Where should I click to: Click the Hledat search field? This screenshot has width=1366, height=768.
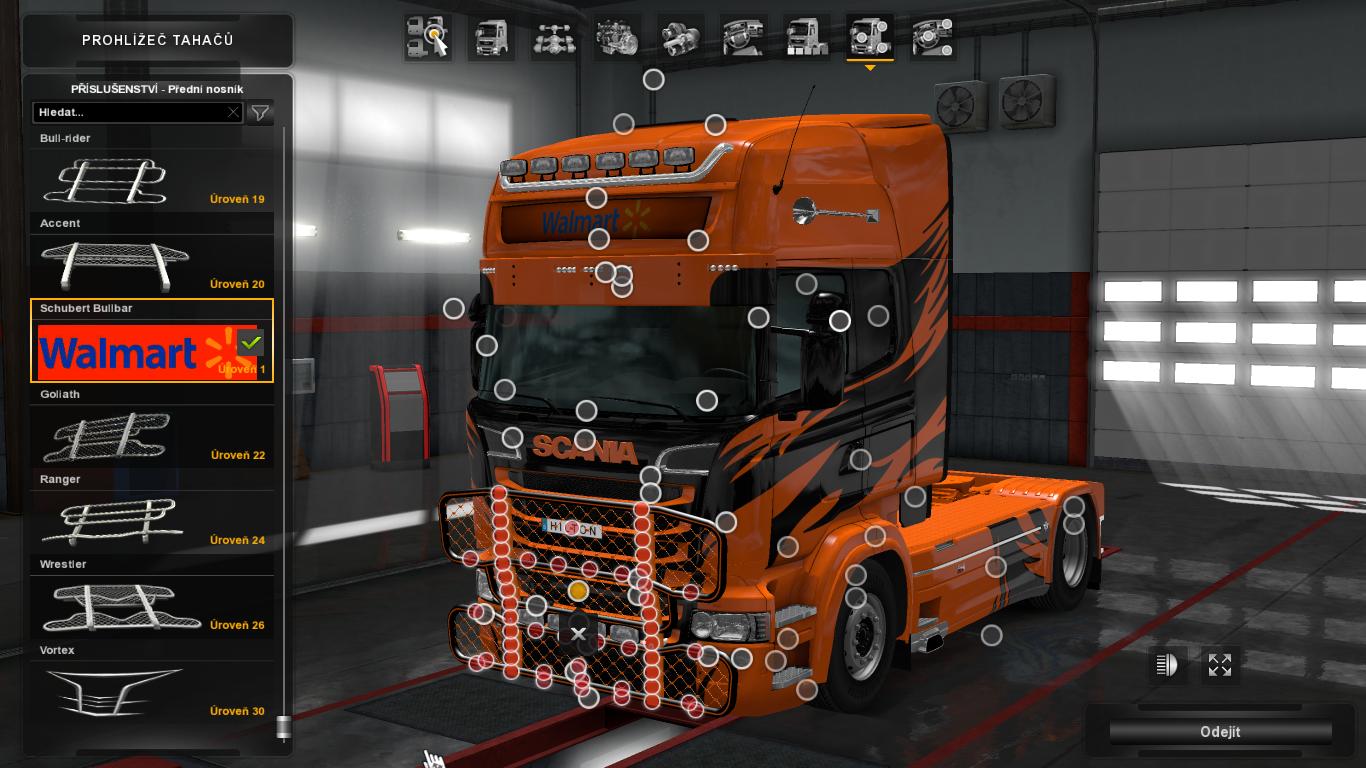coord(130,113)
